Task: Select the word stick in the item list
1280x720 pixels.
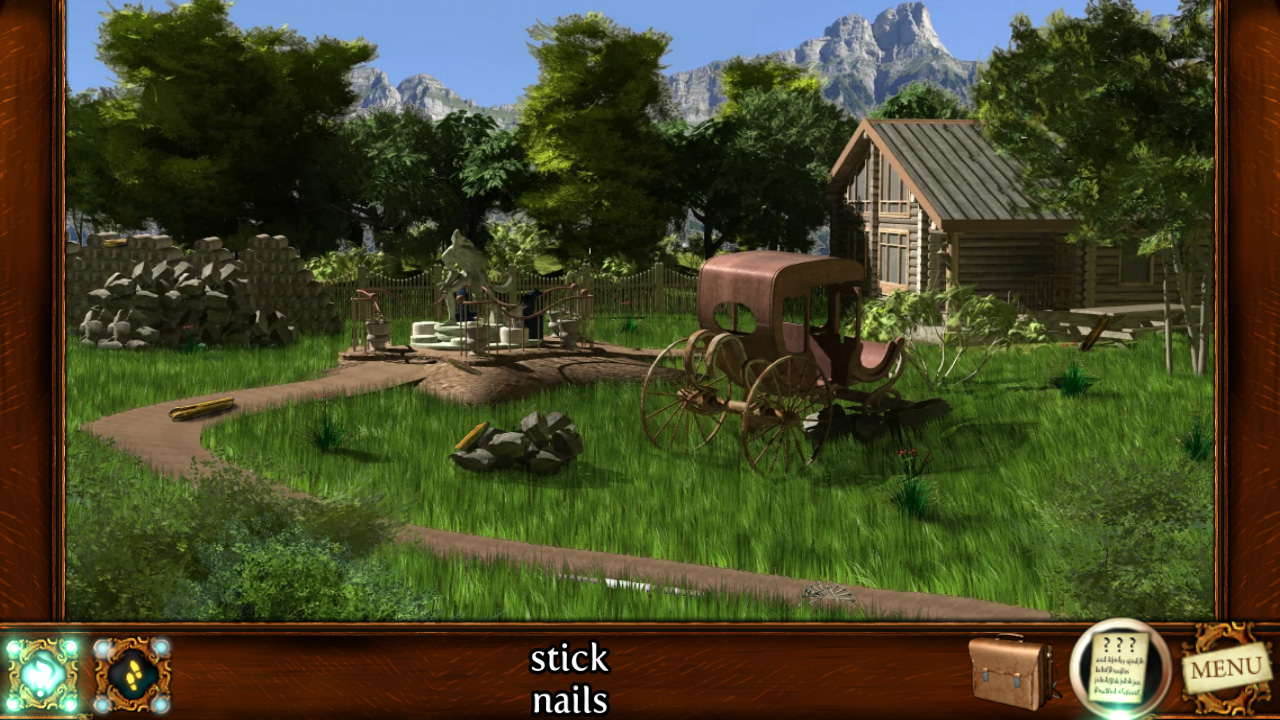Action: pyautogui.click(x=571, y=658)
